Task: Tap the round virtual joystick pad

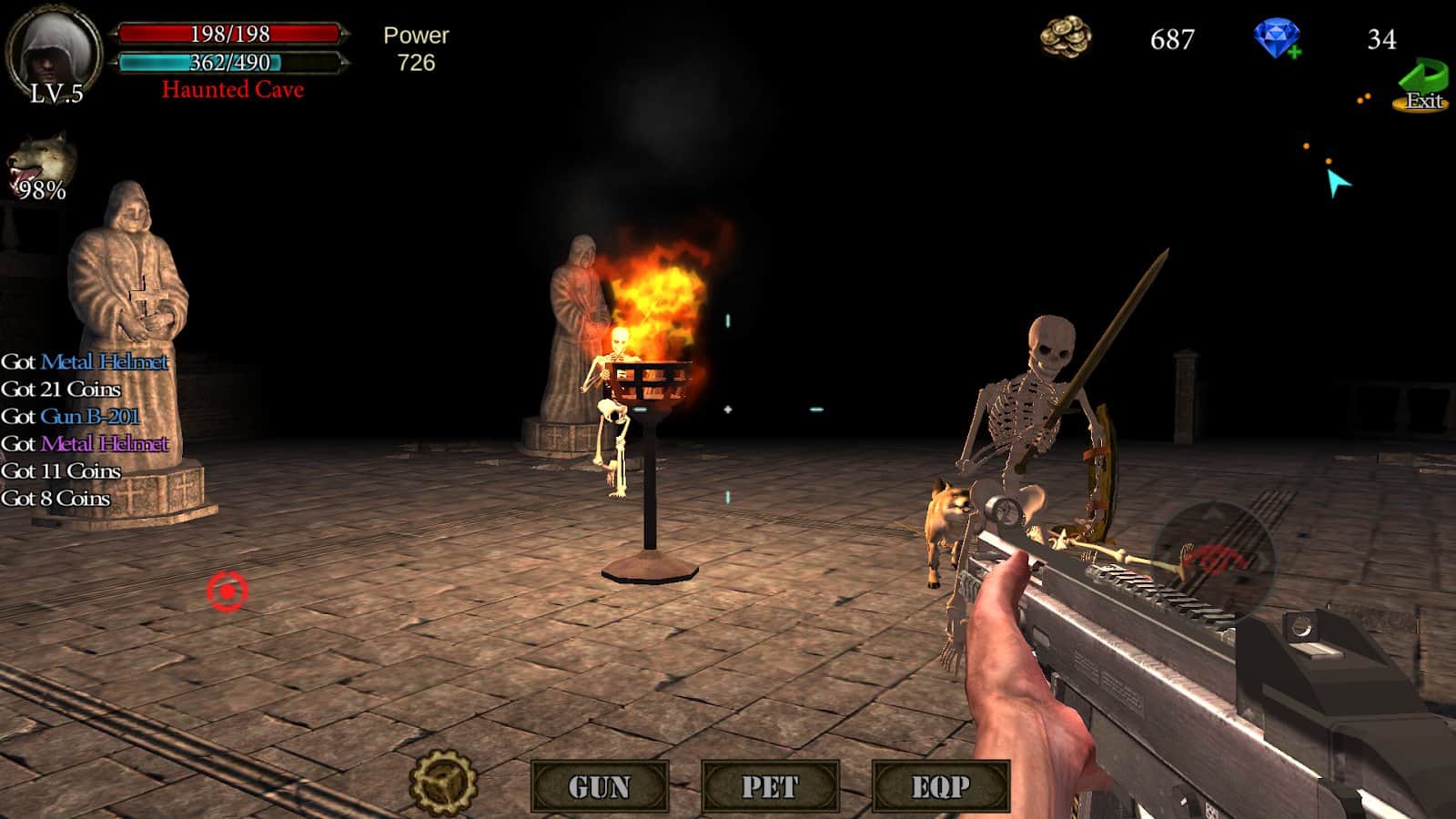Action: coord(1213,558)
